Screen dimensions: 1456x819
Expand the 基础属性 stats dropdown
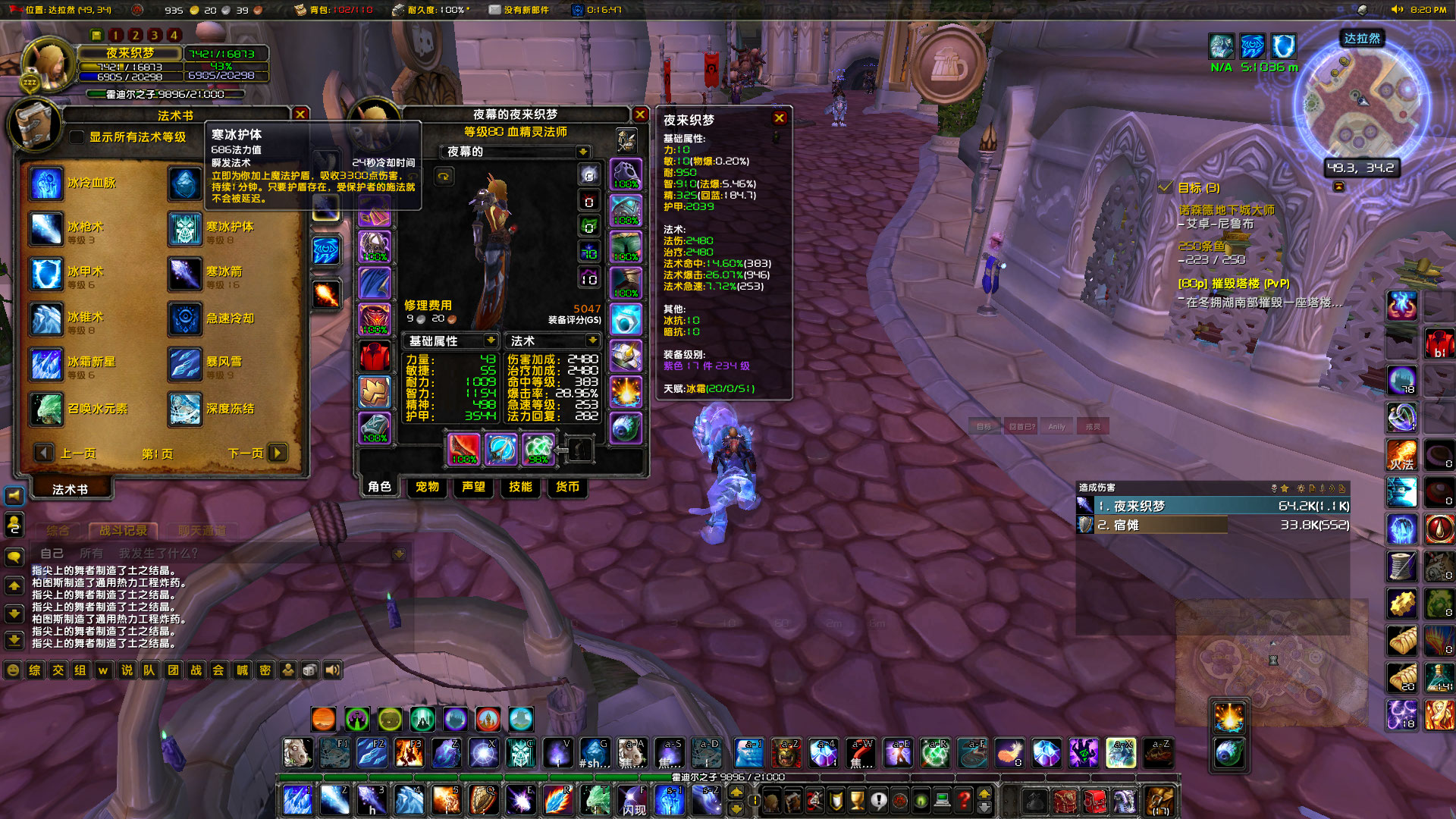click(490, 340)
